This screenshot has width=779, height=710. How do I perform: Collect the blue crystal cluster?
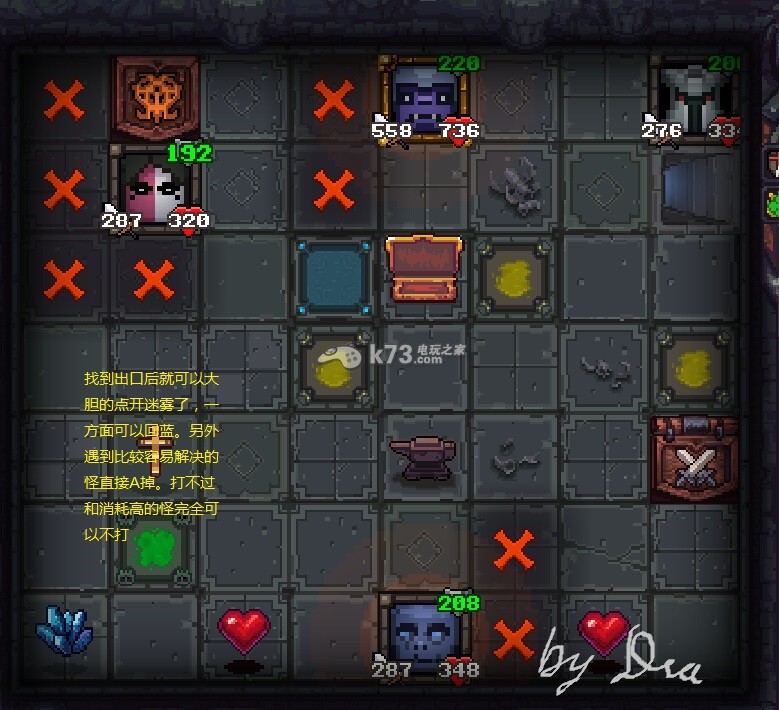click(x=65, y=632)
